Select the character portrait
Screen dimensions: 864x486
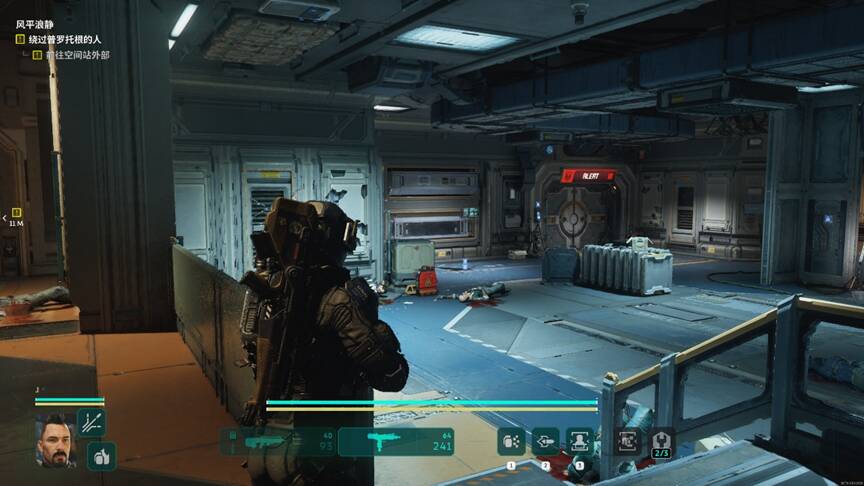[56, 439]
